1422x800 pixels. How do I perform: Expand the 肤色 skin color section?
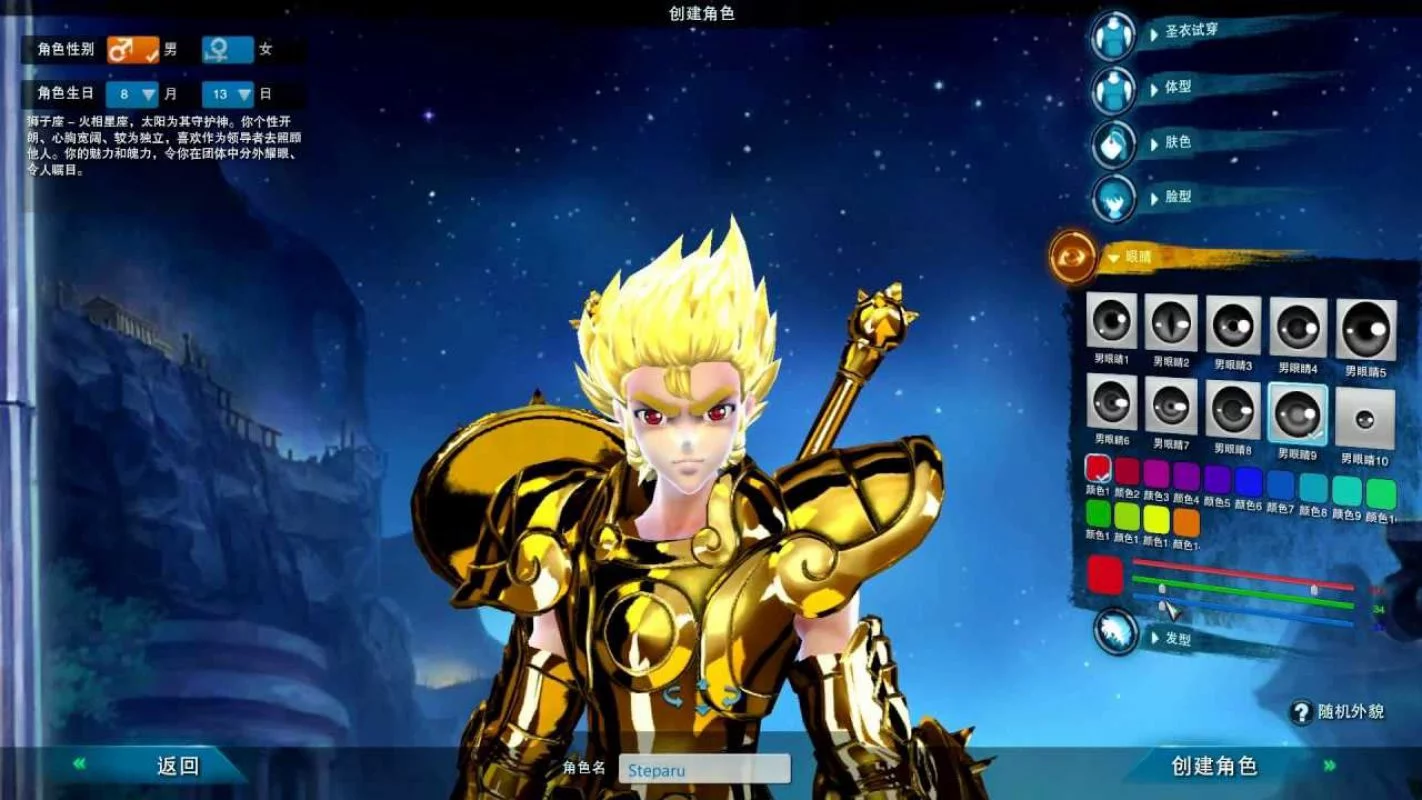(x=1113, y=143)
